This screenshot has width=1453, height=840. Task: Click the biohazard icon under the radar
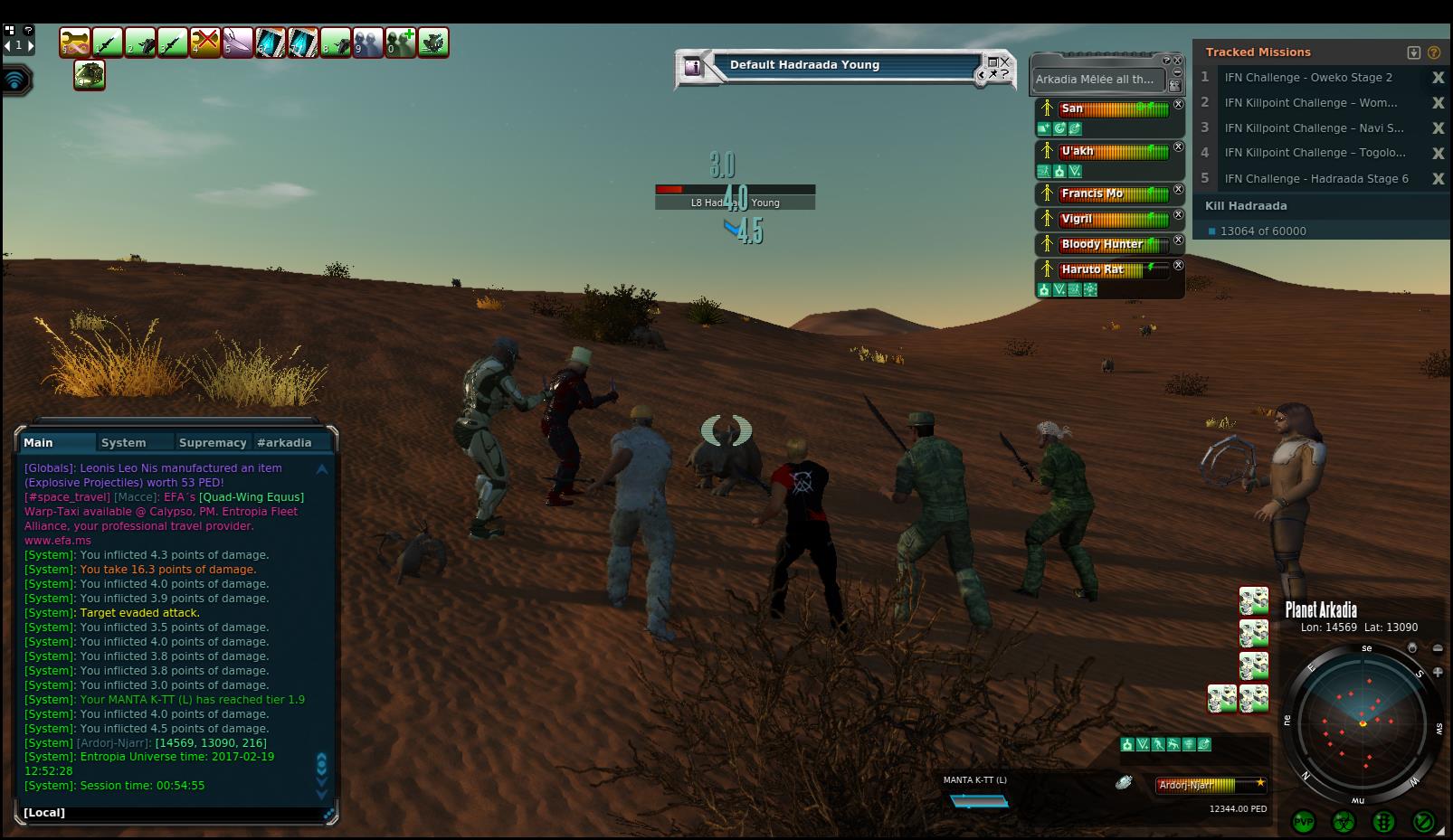(x=1344, y=822)
